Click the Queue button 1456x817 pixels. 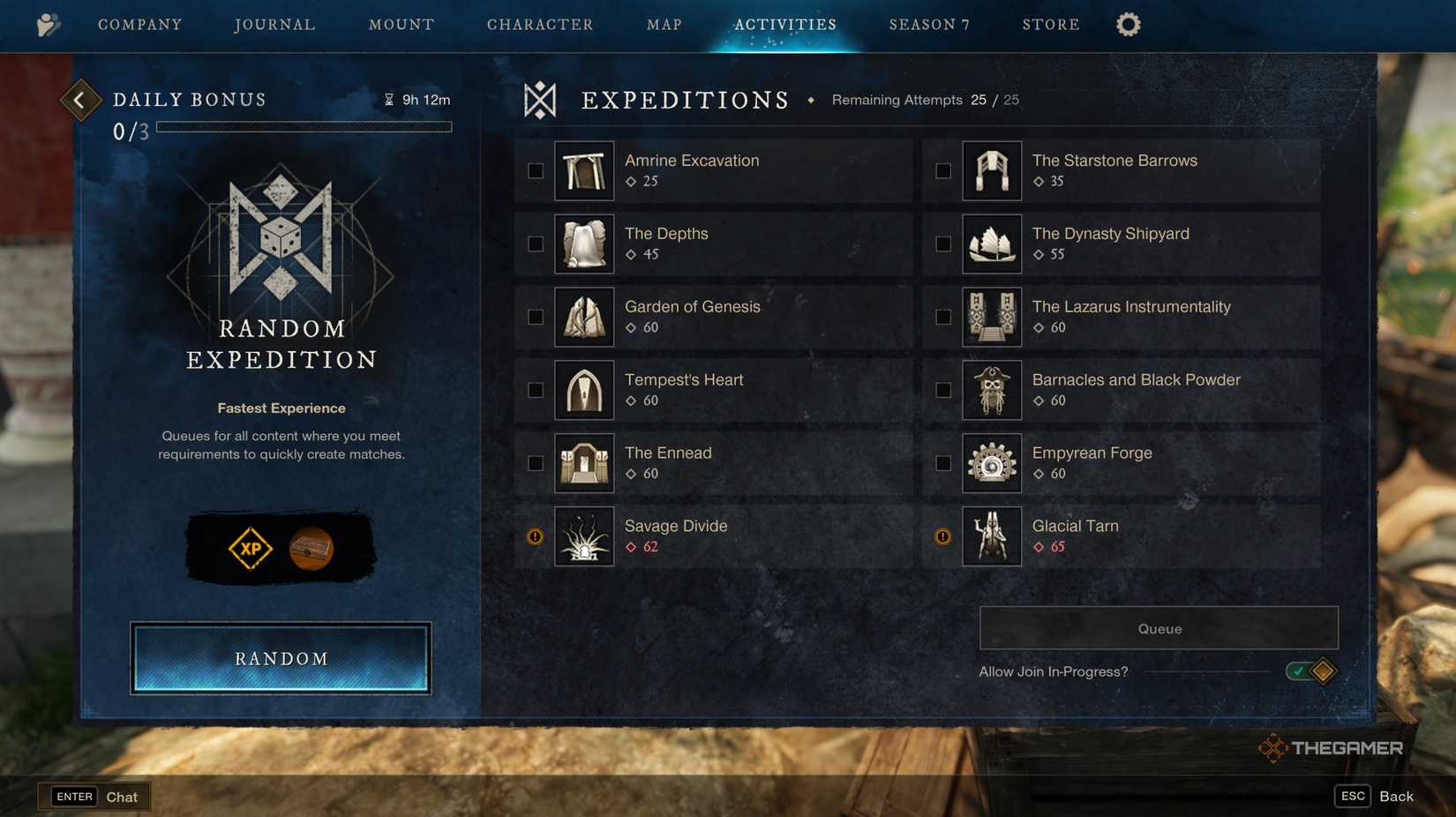(x=1158, y=628)
